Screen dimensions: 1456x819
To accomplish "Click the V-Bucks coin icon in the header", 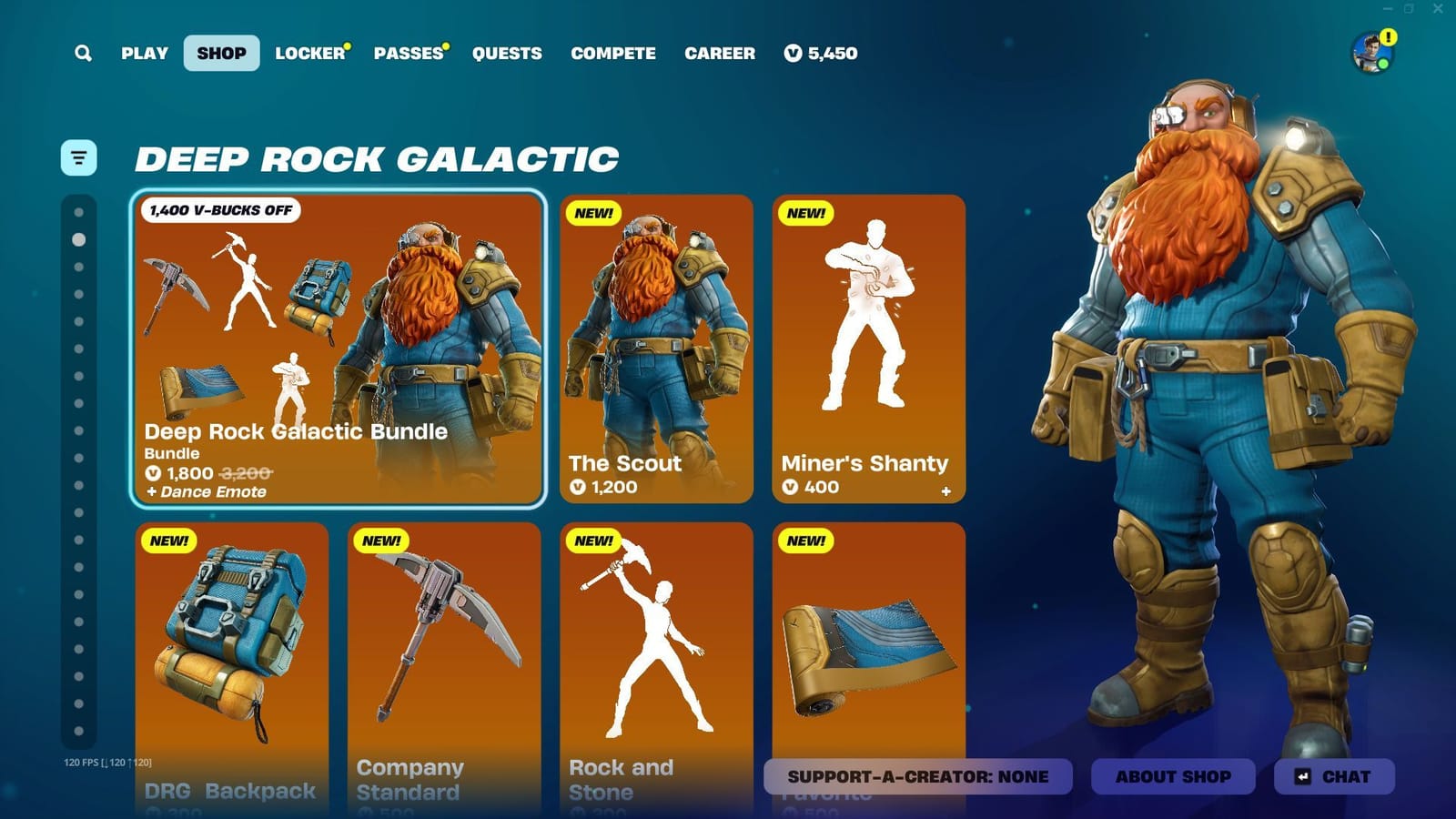I will coord(791,54).
